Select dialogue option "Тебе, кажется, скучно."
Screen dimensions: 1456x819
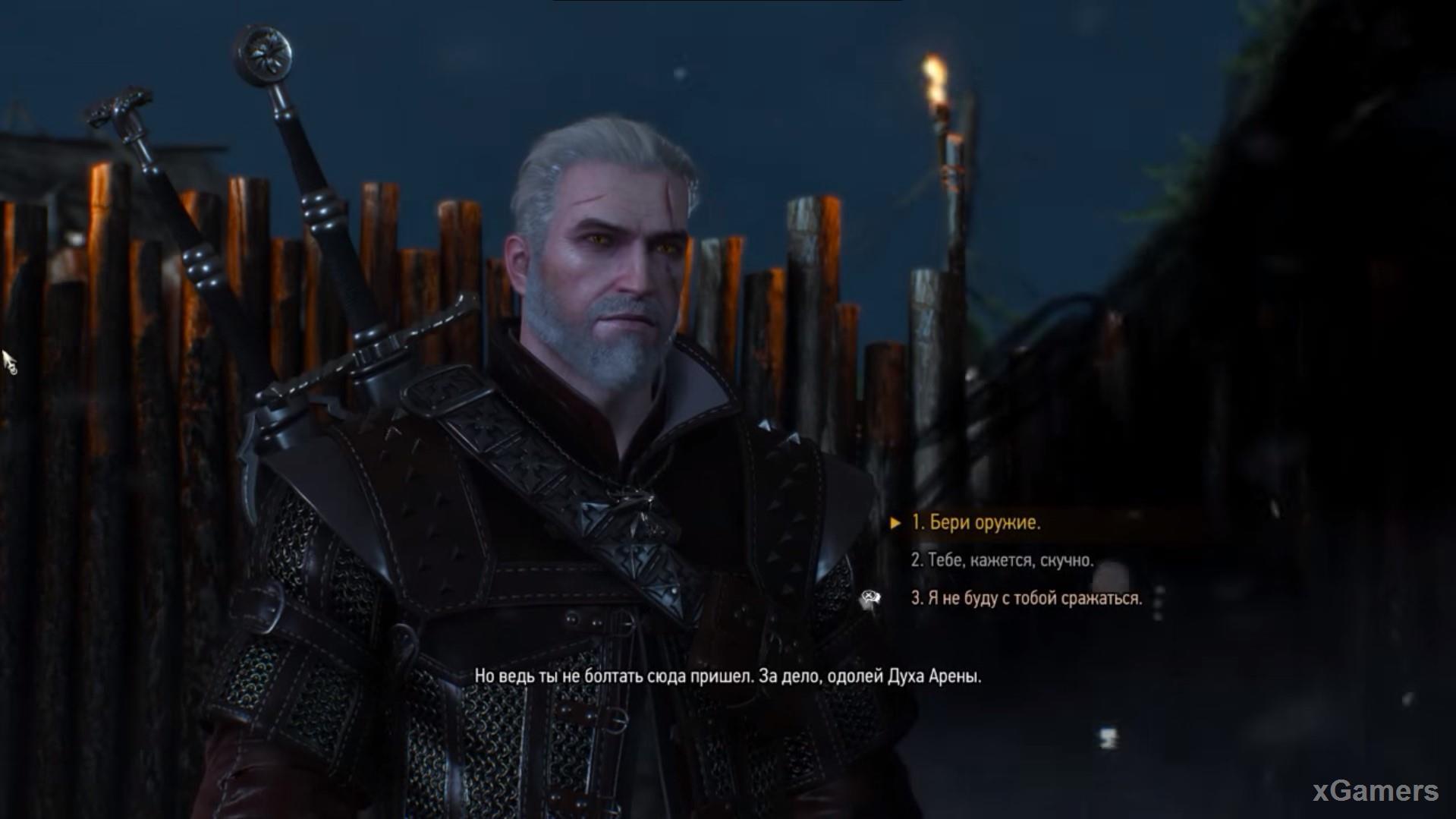coord(1002,560)
